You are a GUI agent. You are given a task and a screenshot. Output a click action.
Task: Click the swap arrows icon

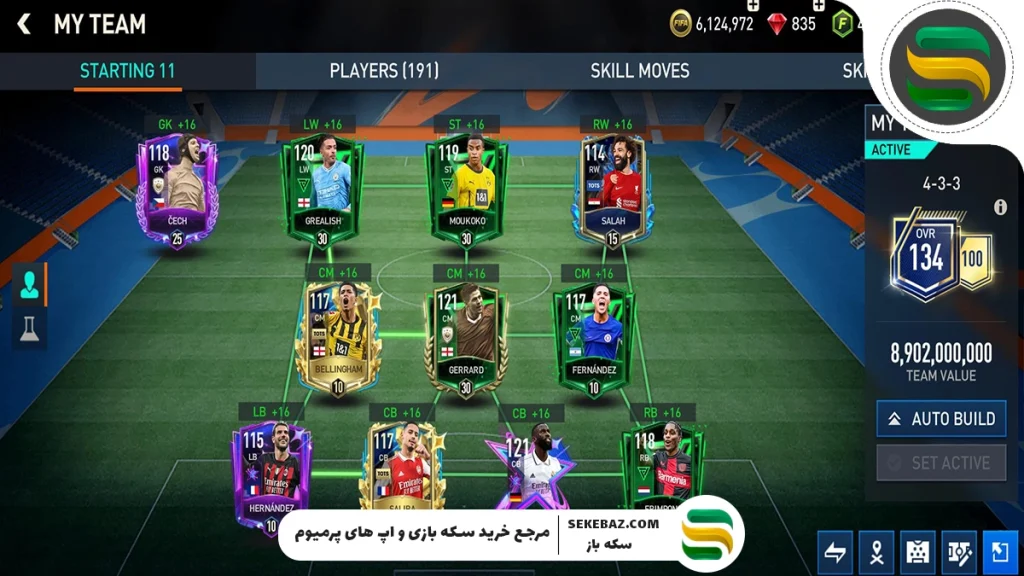pos(835,552)
